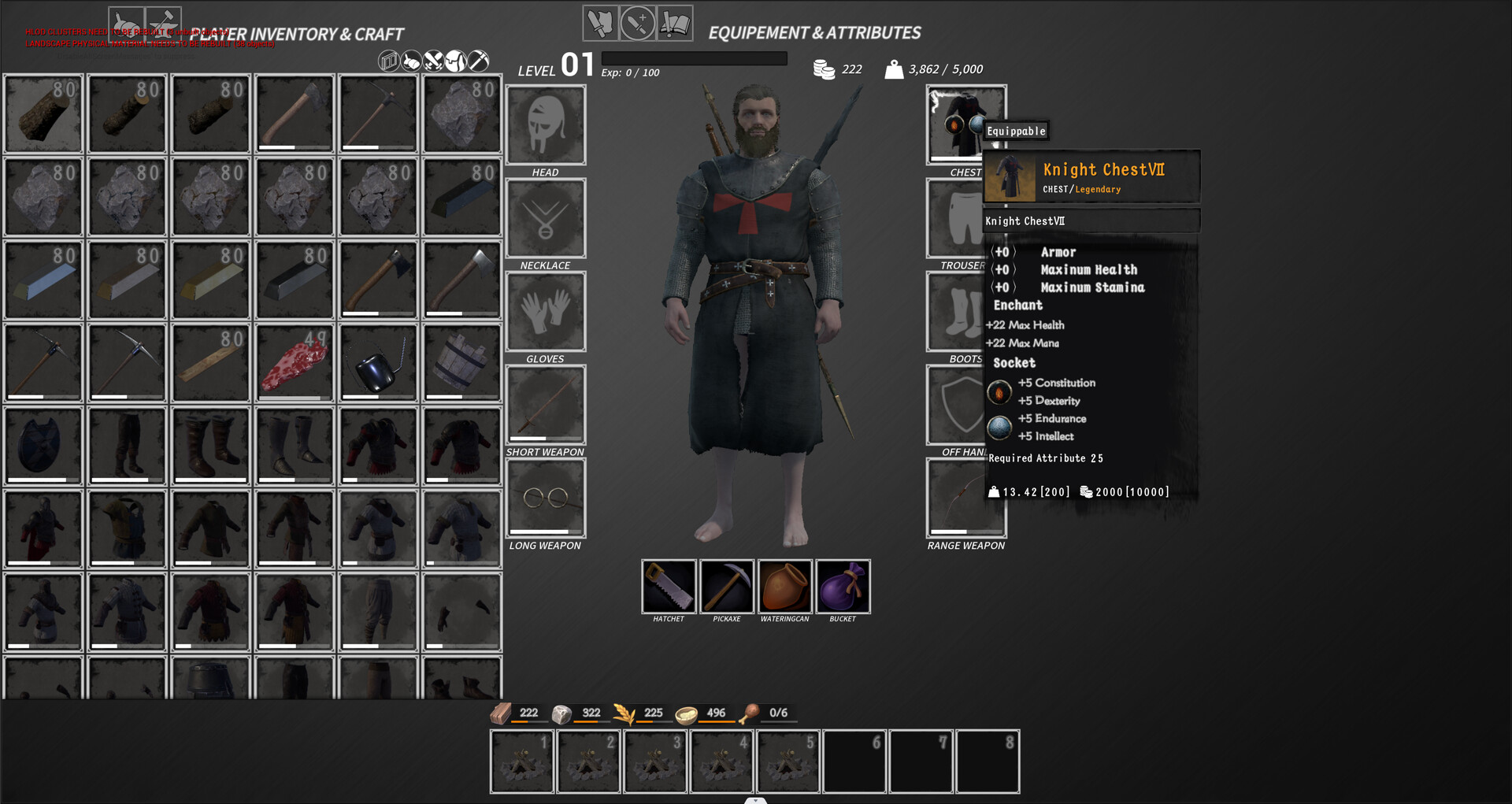1512x804 pixels.
Task: Select the equipment sword-and-cloth icon
Action: click(600, 24)
